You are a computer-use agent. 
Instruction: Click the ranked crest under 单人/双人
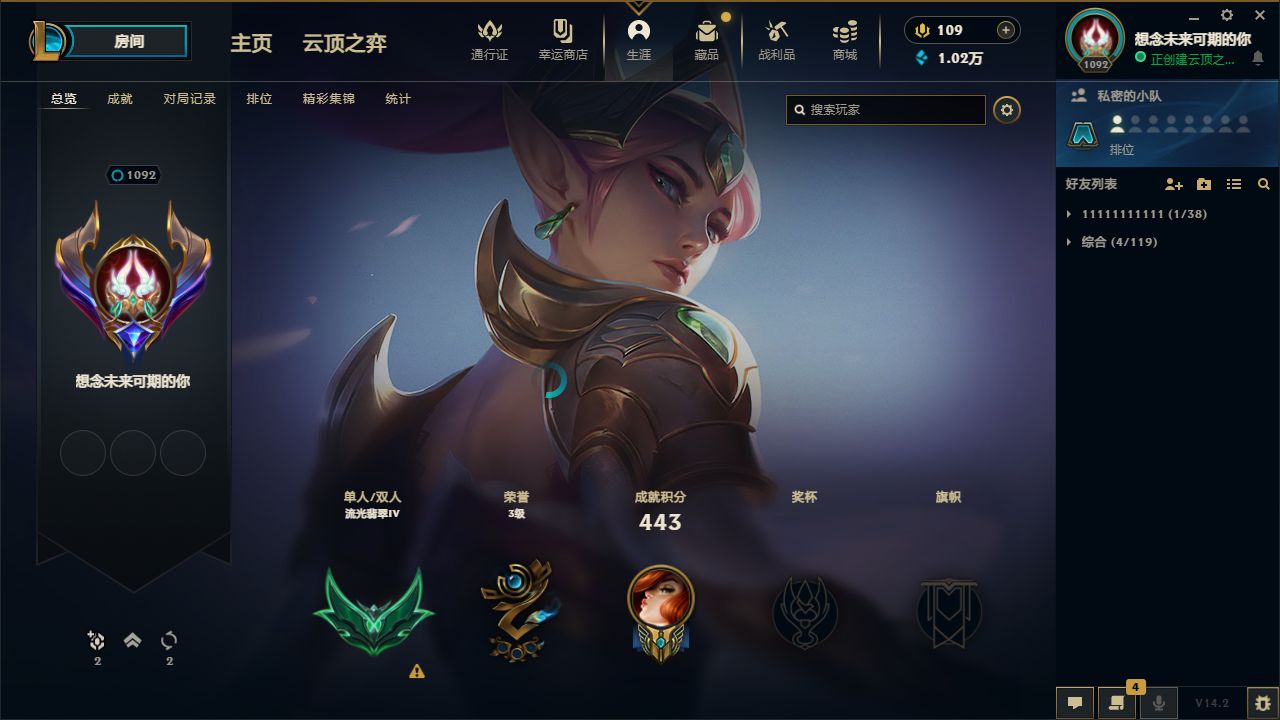[373, 610]
